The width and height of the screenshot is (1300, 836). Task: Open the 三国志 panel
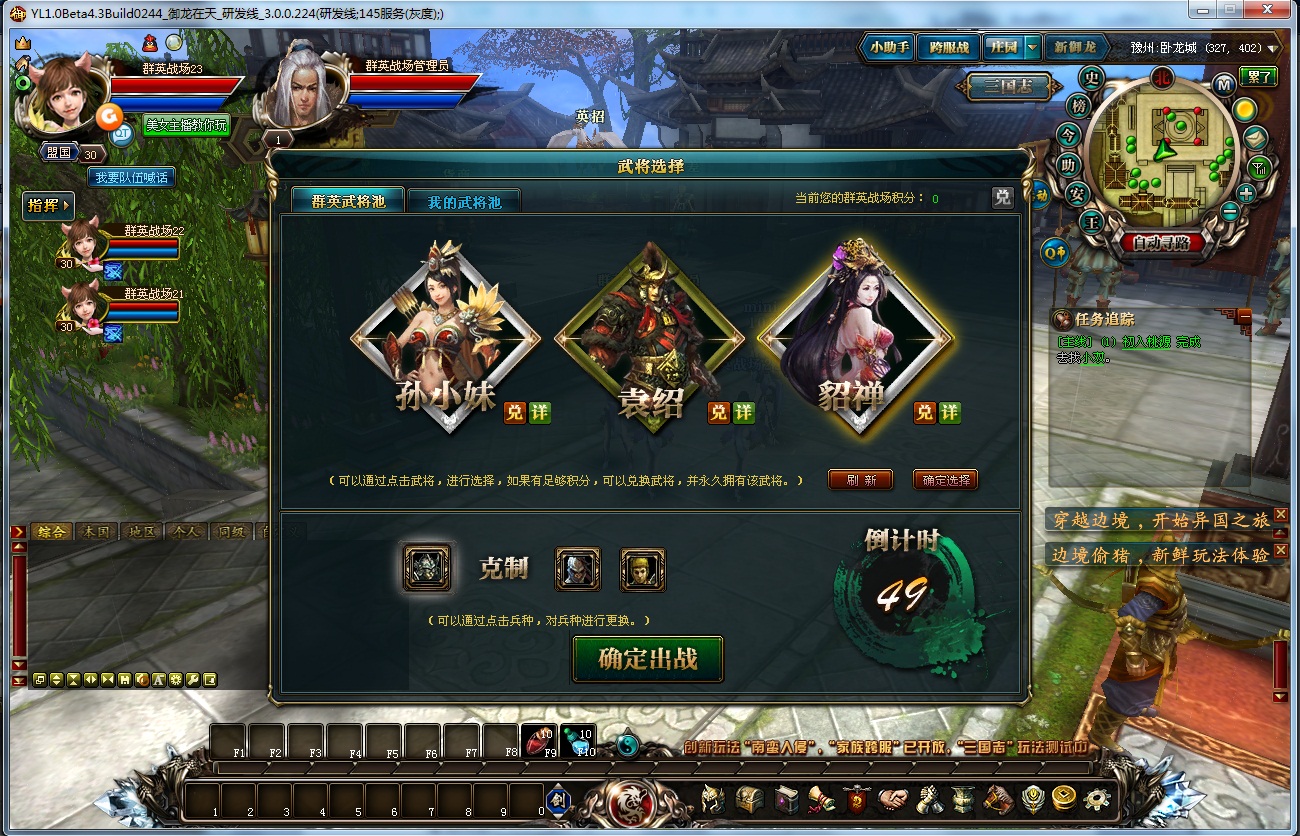[x=1007, y=87]
